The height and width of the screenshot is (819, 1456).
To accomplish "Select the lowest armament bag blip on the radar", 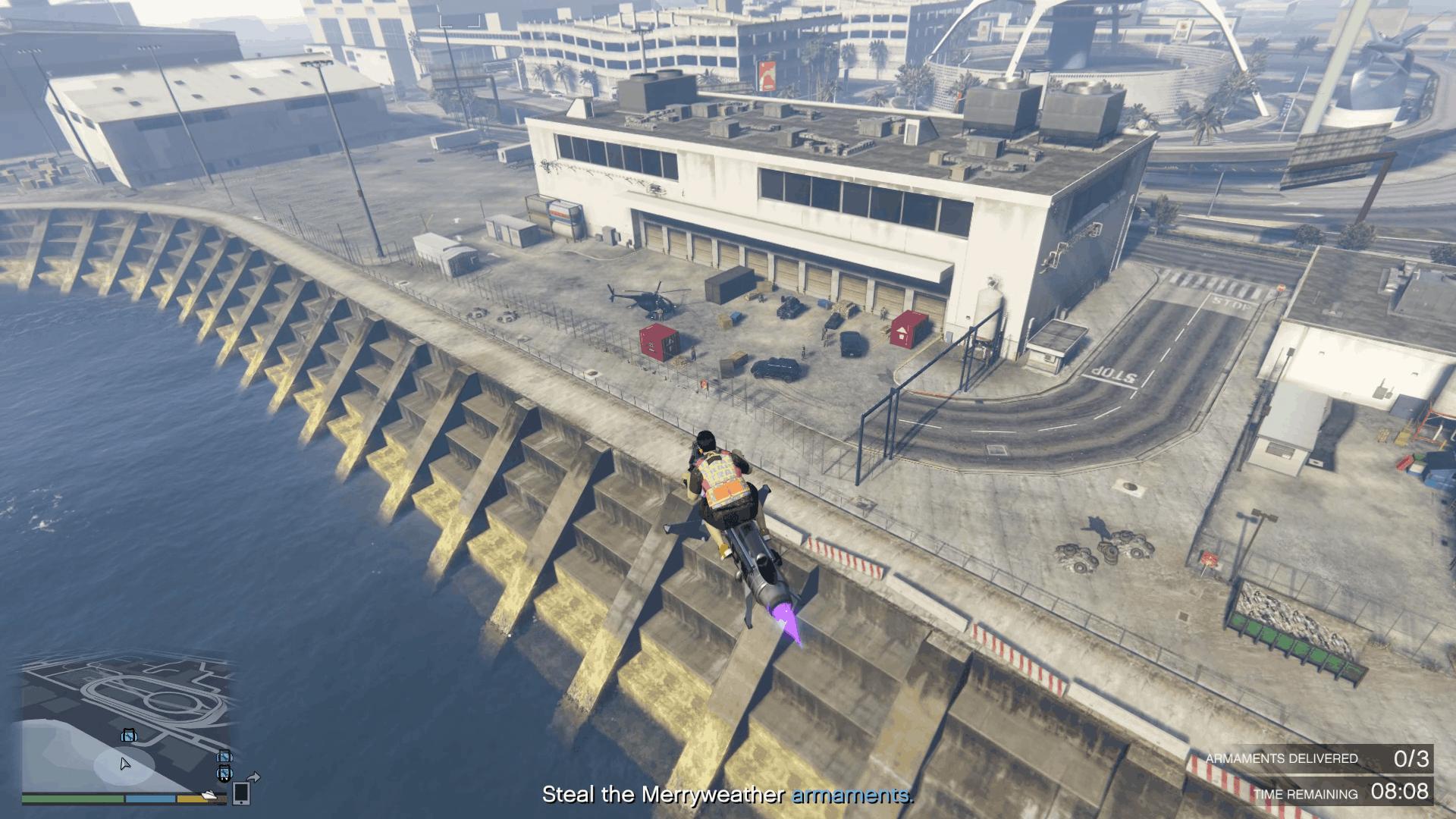I will [x=224, y=774].
